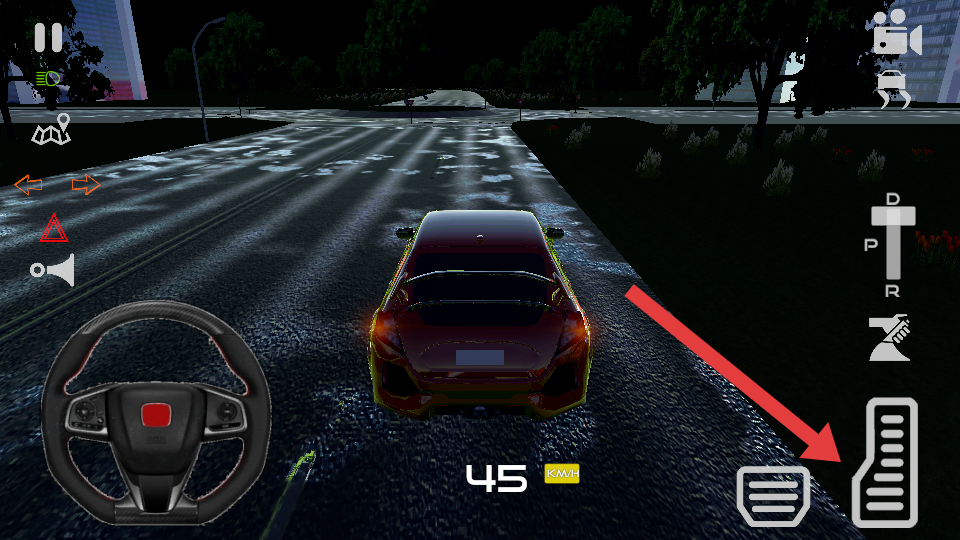Pause the game with the pause button
Screen dimensions: 960x540
point(47,38)
